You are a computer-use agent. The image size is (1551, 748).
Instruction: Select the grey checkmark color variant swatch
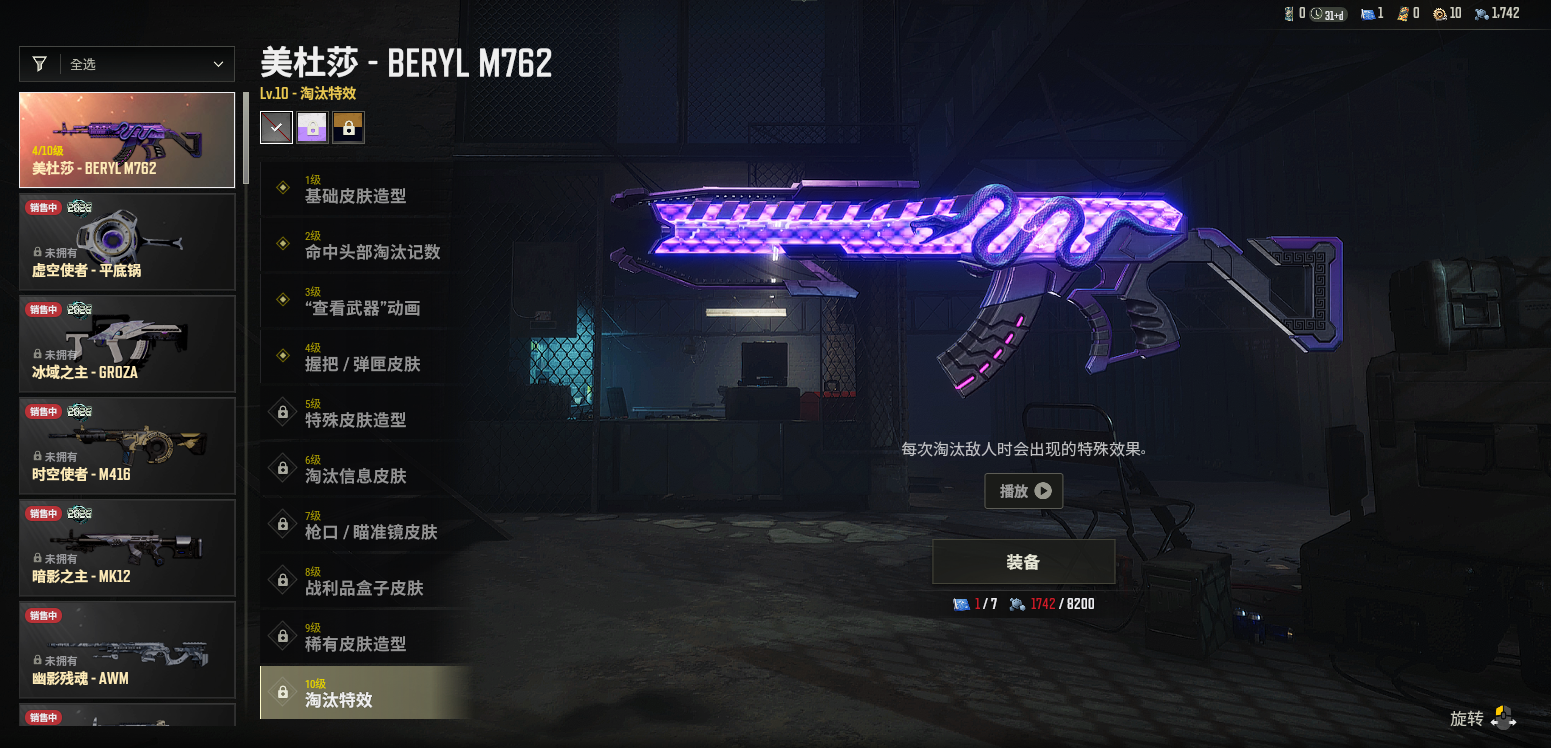[x=277, y=127]
